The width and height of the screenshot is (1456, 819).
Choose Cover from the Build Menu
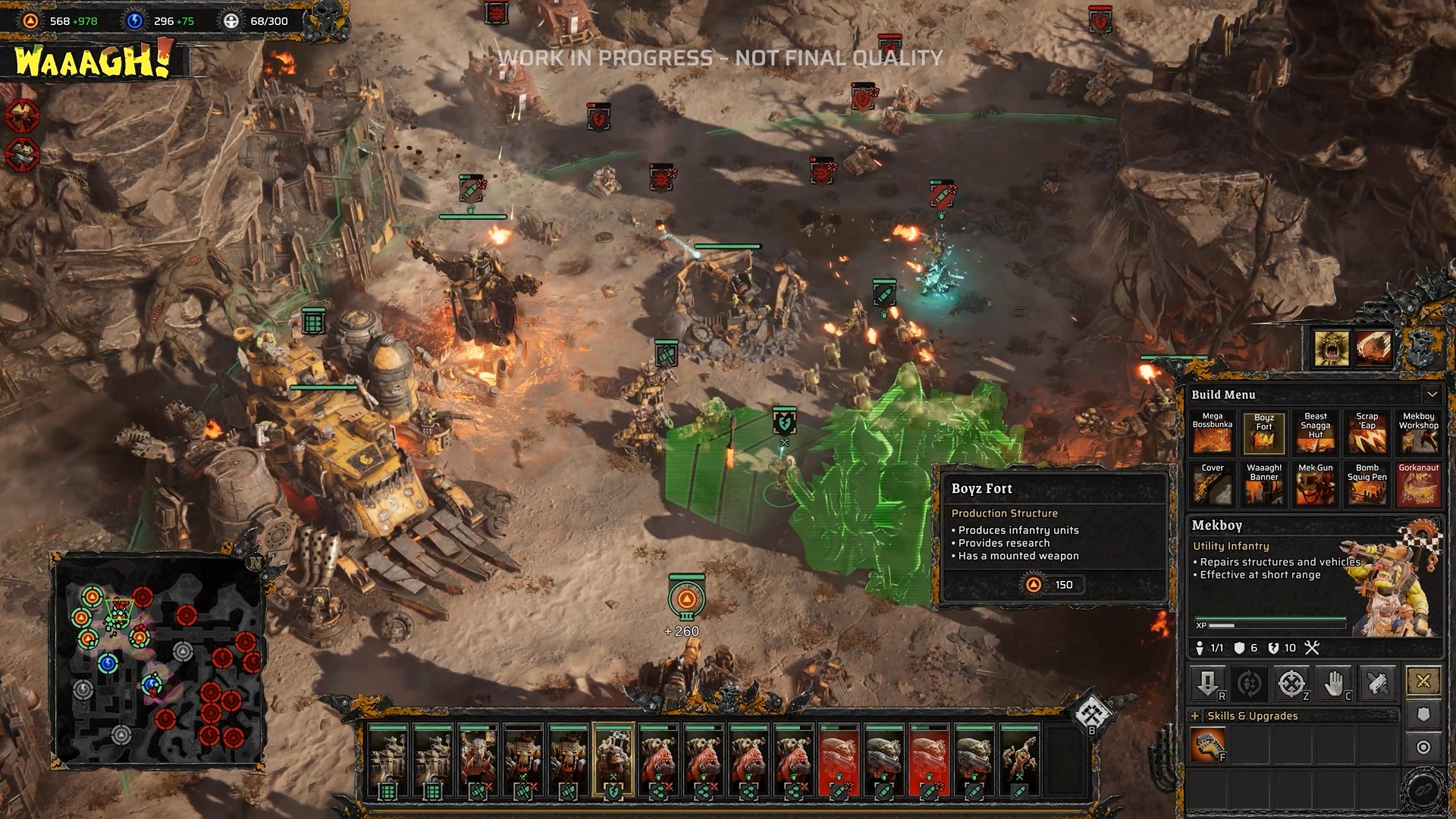coord(1212,485)
